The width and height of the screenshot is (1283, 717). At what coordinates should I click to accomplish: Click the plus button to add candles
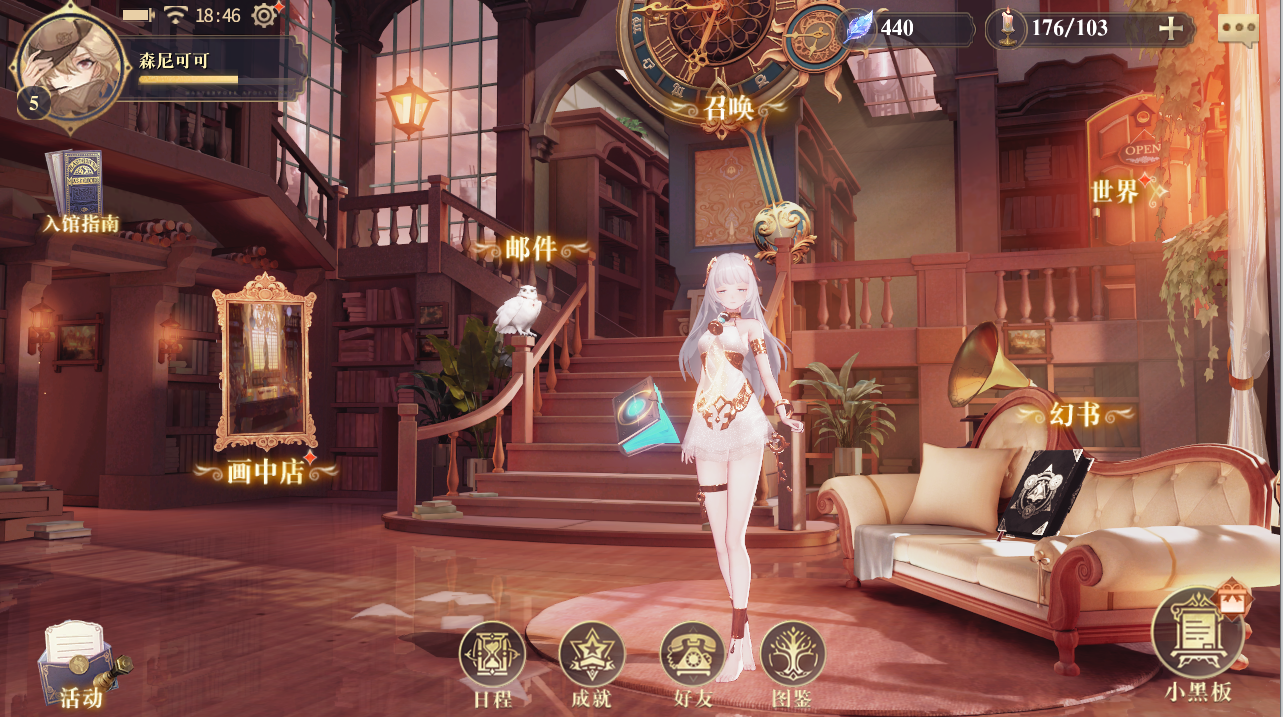pos(1170,28)
